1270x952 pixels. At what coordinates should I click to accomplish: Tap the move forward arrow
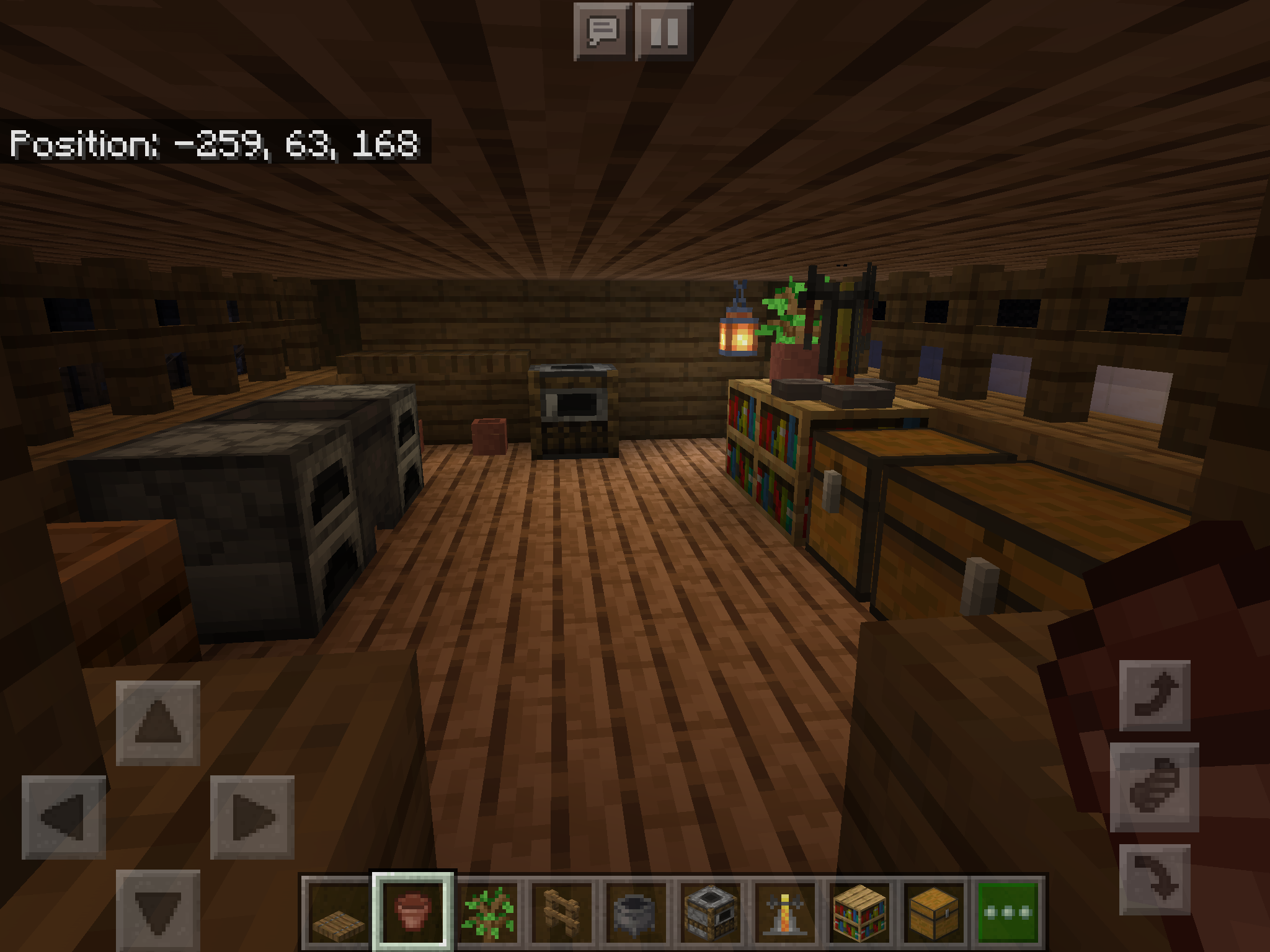click(x=158, y=723)
